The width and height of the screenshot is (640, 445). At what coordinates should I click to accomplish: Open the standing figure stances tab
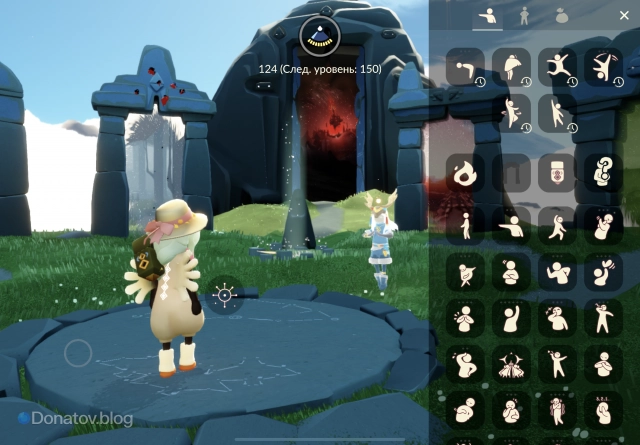[523, 16]
